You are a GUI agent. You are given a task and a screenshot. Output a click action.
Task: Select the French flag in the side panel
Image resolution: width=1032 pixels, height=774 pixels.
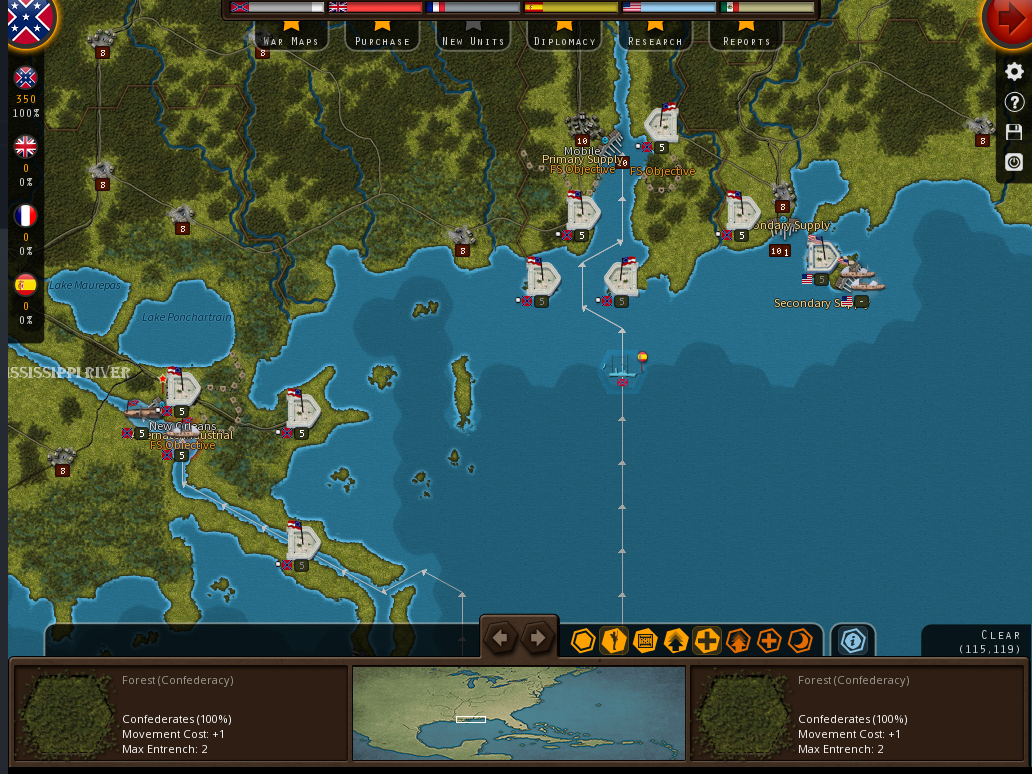[x=25, y=216]
